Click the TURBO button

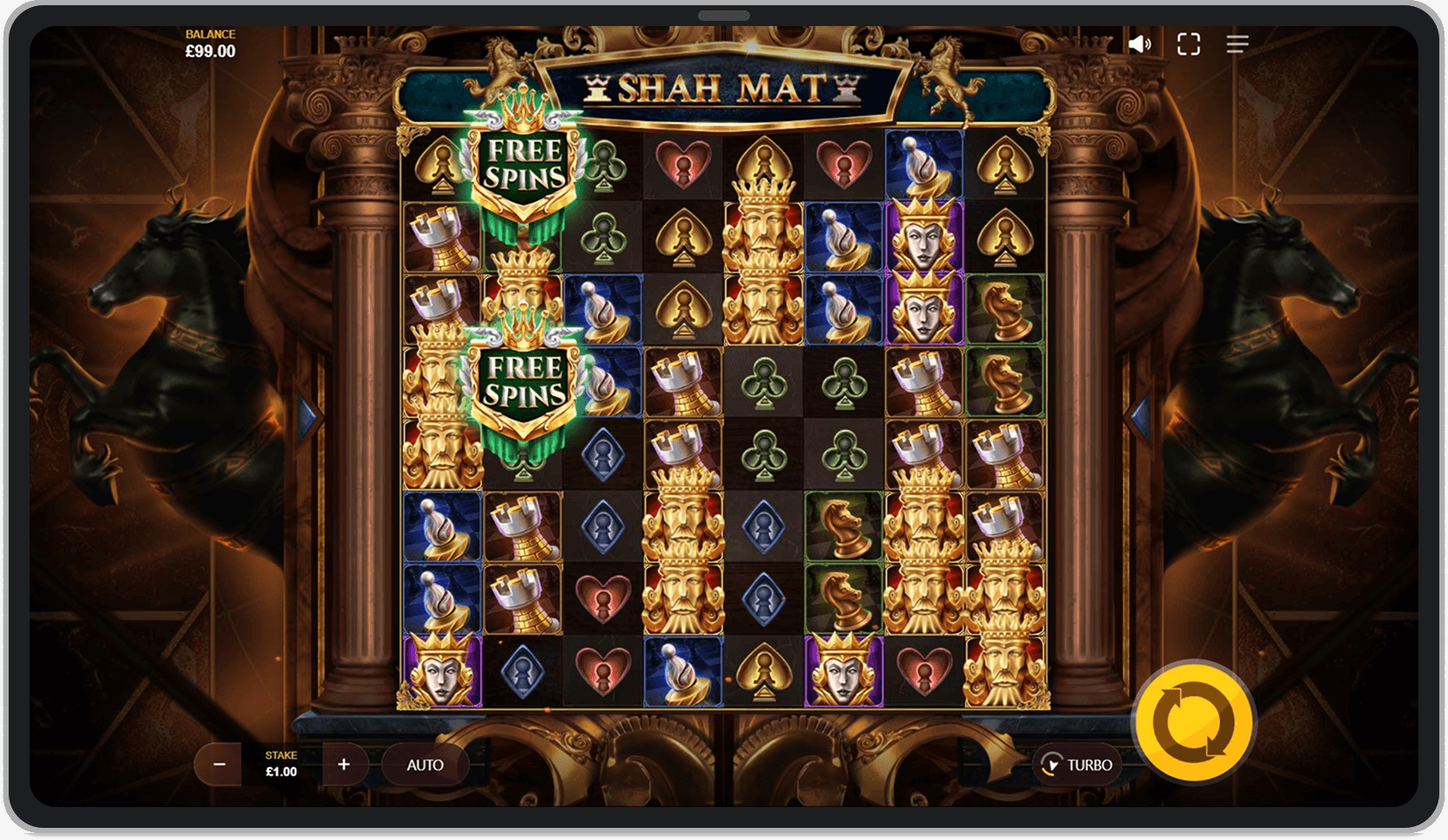pos(1076,765)
